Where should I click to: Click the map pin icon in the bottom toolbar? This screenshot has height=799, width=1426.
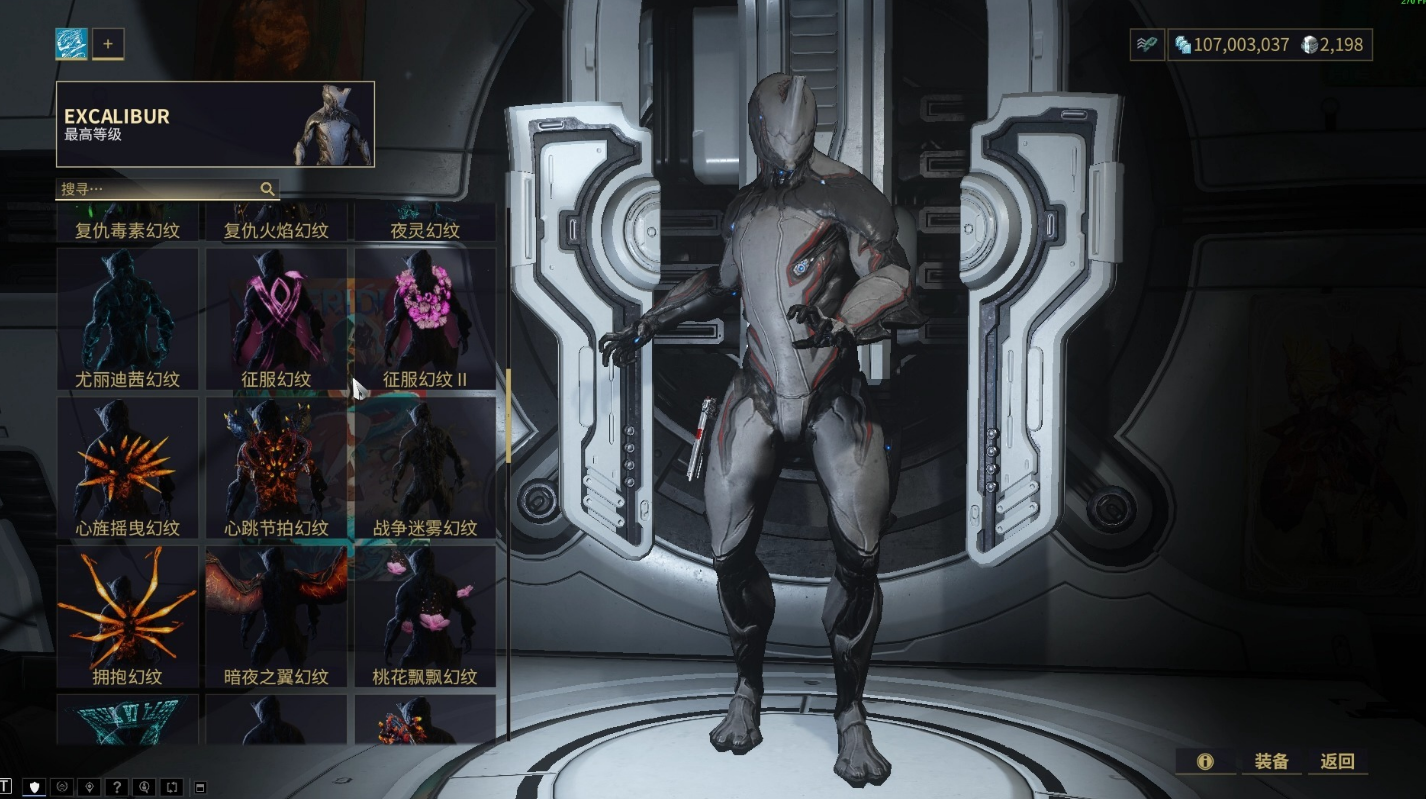coord(90,787)
